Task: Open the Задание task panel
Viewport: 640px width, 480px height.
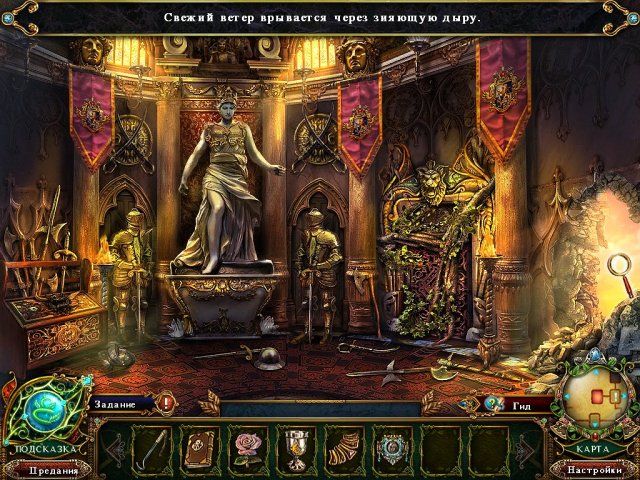Action: tap(118, 404)
